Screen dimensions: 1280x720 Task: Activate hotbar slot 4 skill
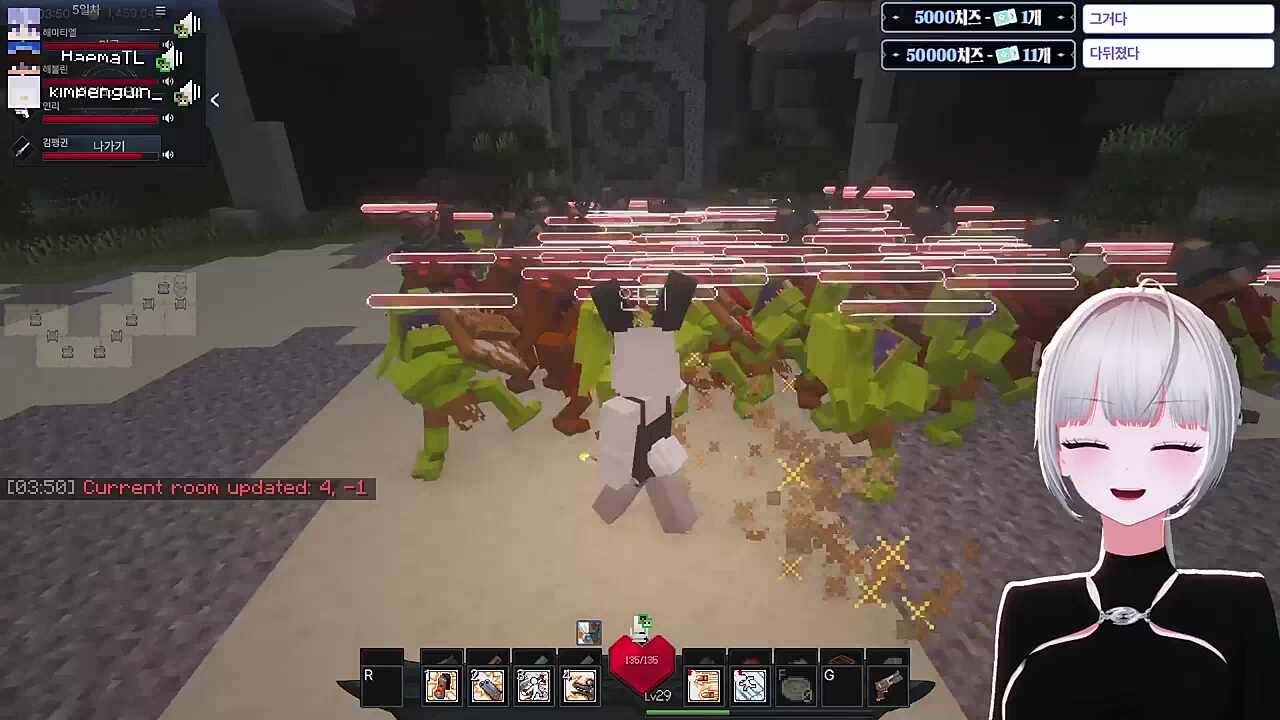(579, 685)
